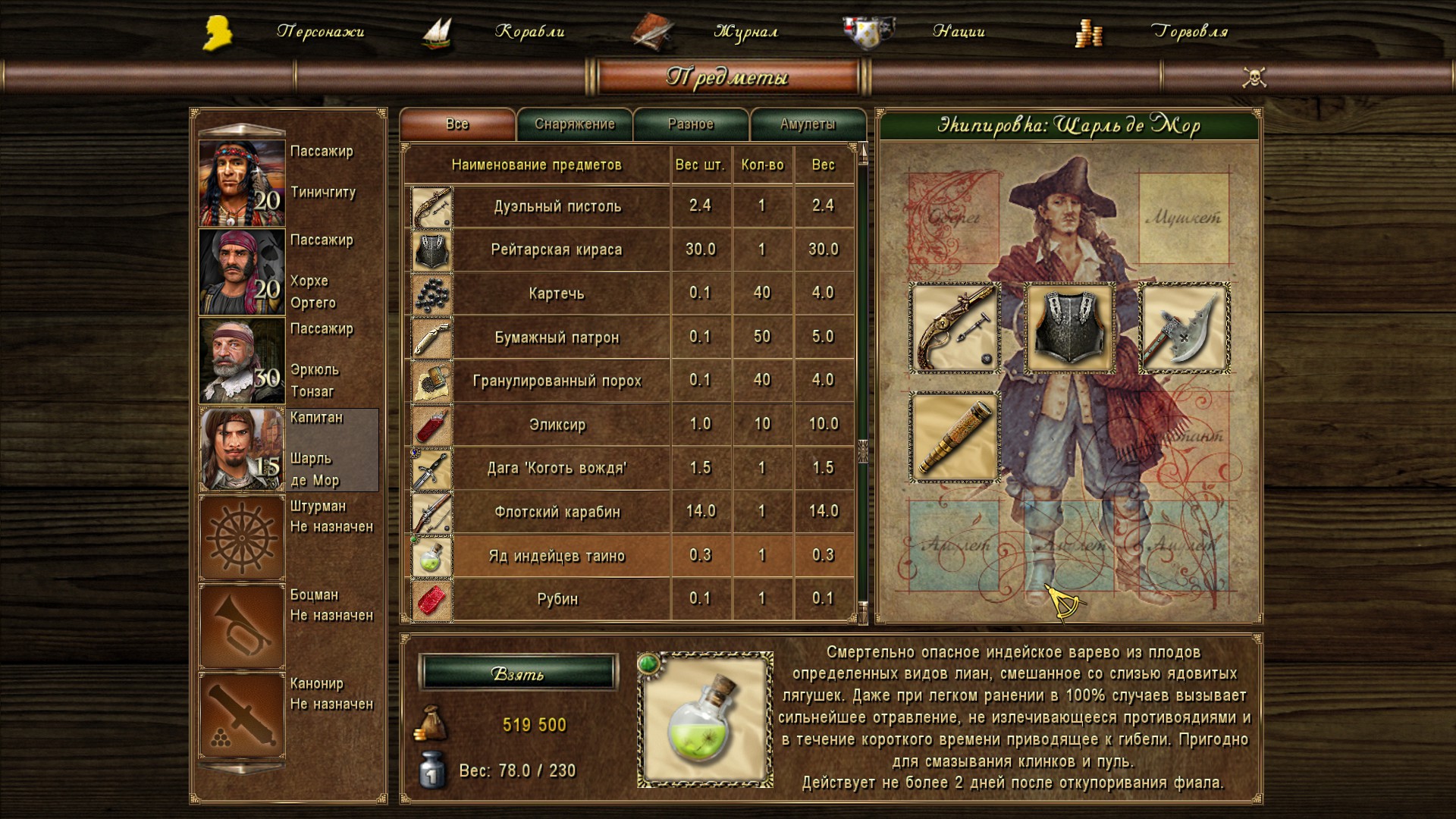This screenshot has height=819, width=1456.
Task: Select passenger Тиничгиту portrait
Action: 242,183
